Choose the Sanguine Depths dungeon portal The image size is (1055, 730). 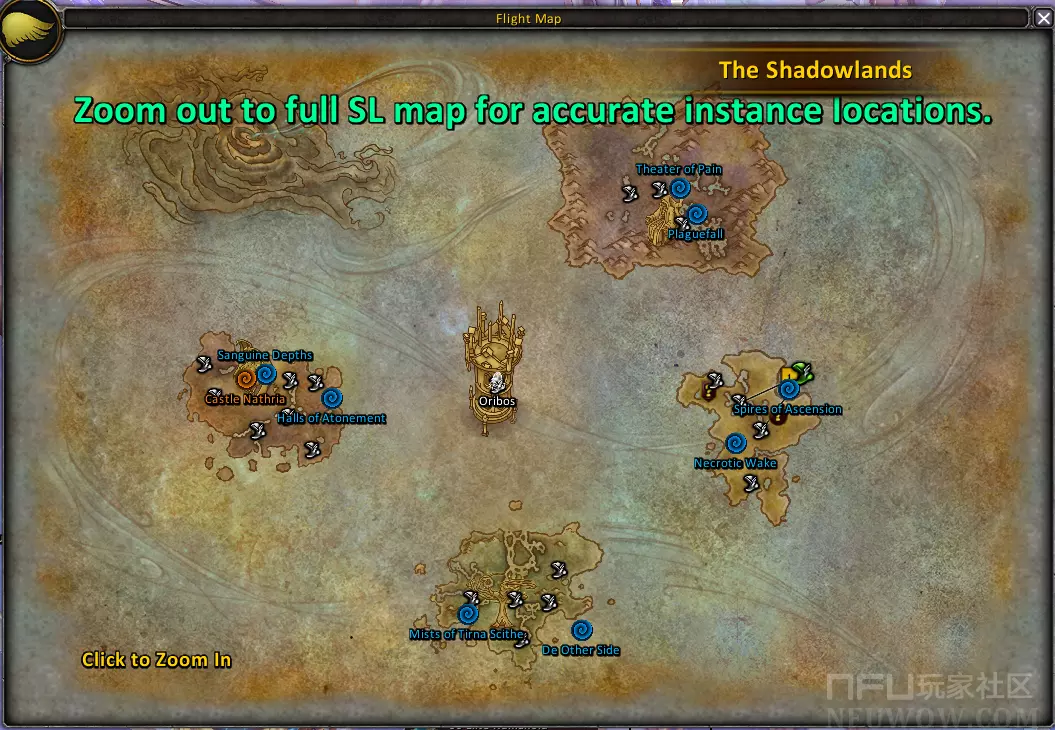(266, 374)
